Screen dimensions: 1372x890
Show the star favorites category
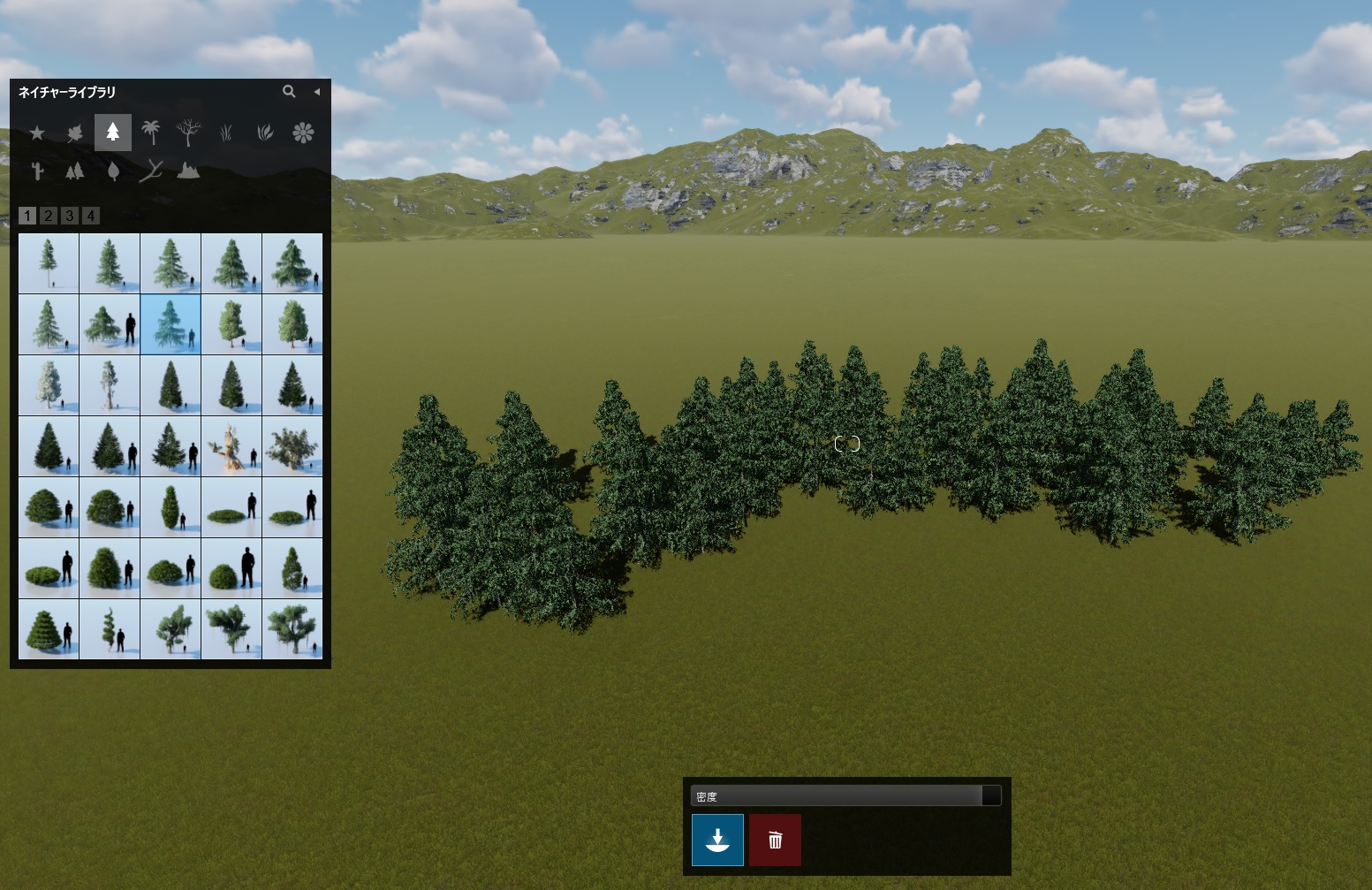tap(37, 133)
